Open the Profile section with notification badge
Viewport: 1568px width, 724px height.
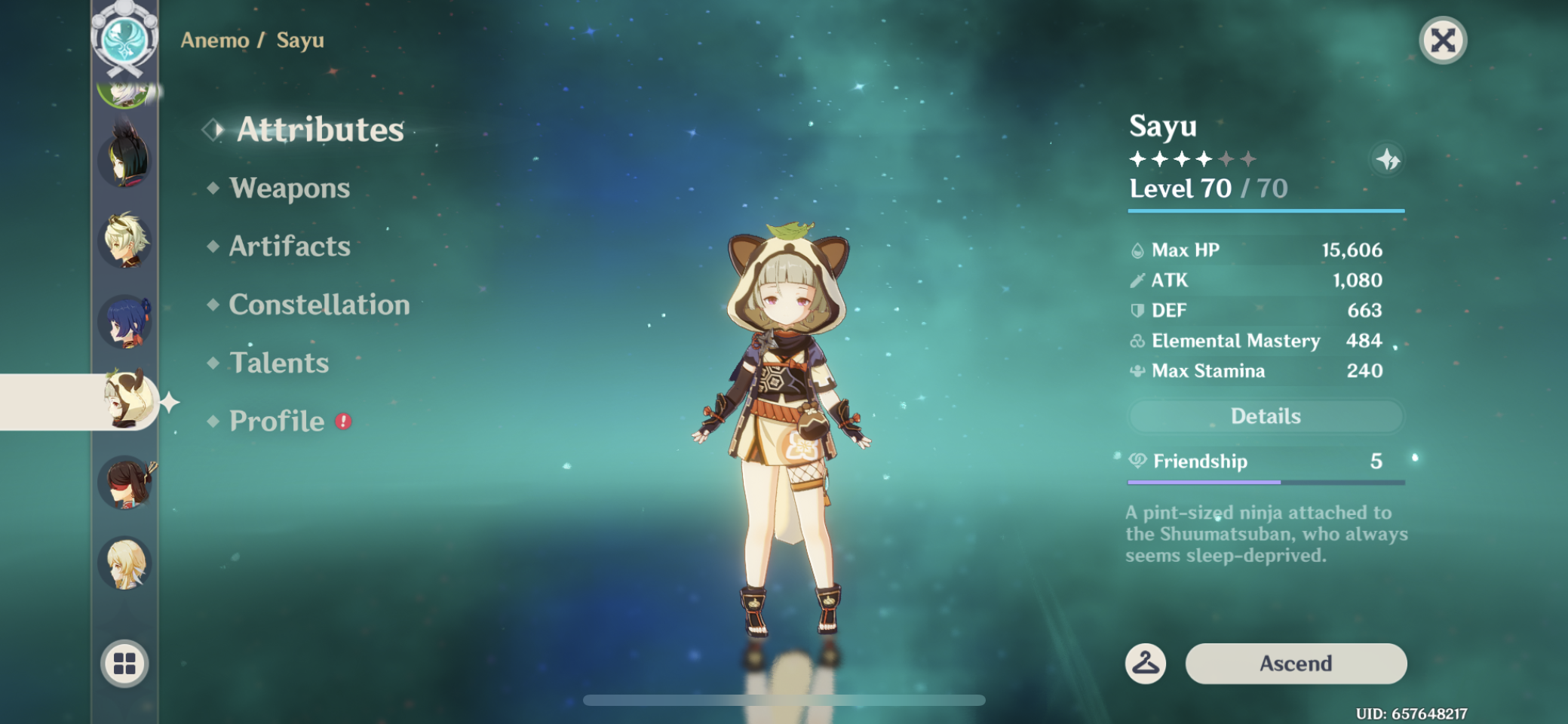277,421
